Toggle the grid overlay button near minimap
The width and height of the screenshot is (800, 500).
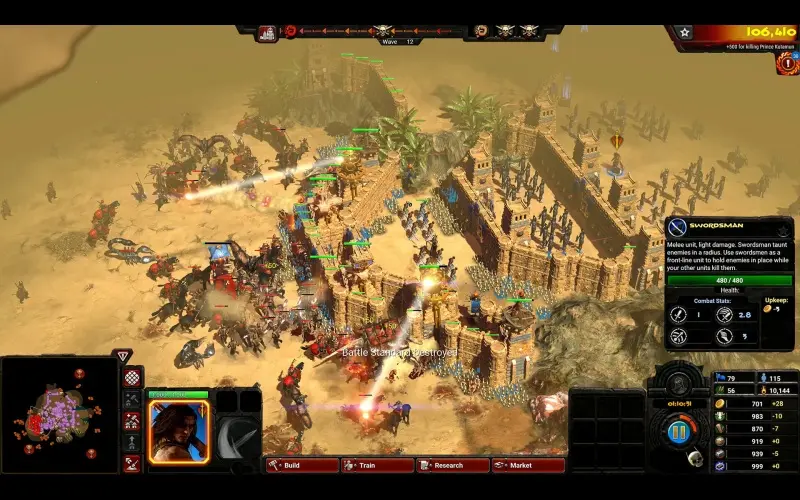132,378
